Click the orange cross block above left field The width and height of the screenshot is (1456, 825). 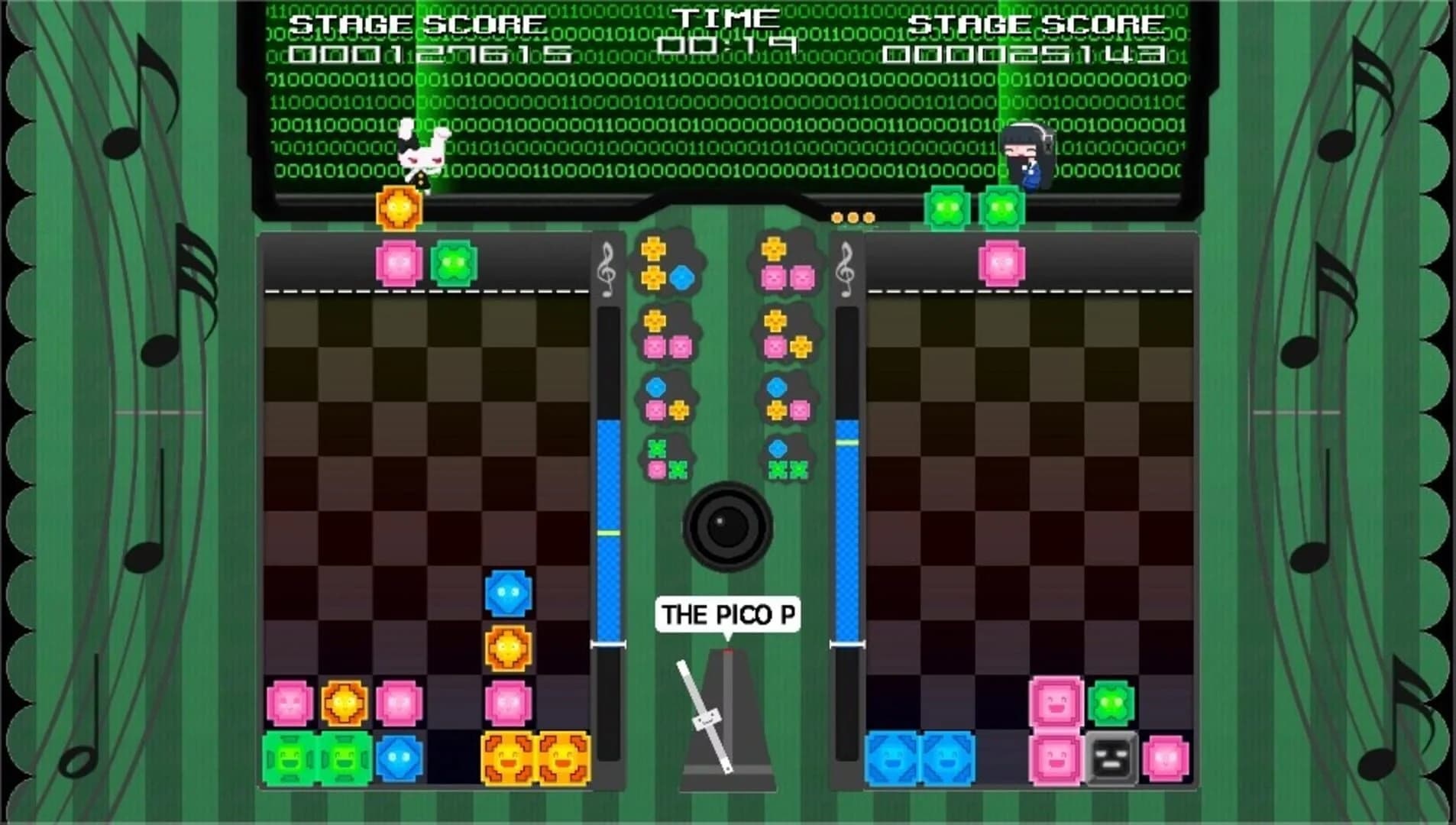(x=397, y=206)
